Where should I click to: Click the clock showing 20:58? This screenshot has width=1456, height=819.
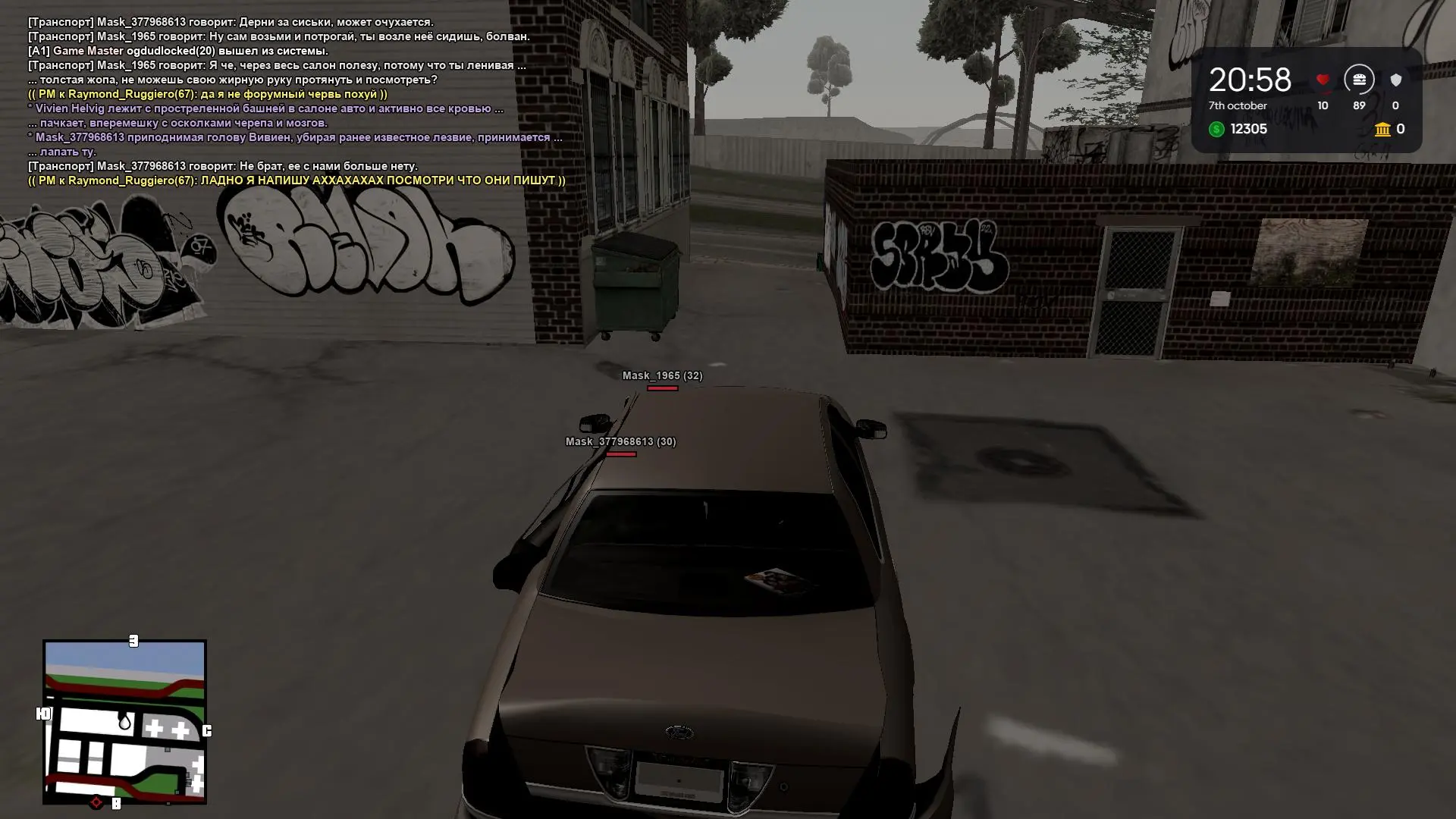pos(1250,78)
